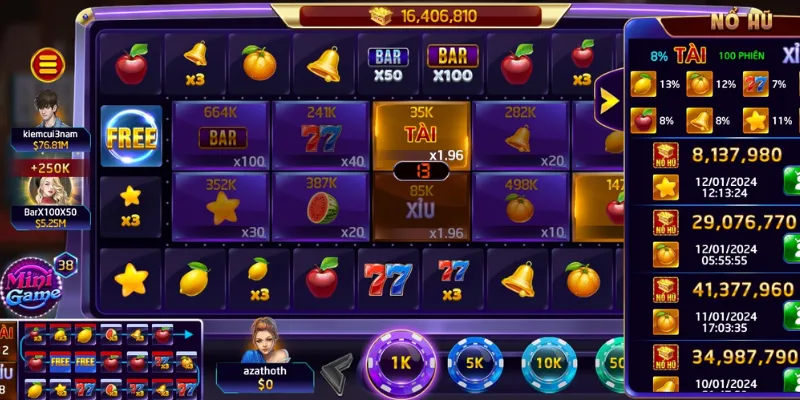Bet on the bell x20 tile
The image size is (800, 400).
coord(520,135)
